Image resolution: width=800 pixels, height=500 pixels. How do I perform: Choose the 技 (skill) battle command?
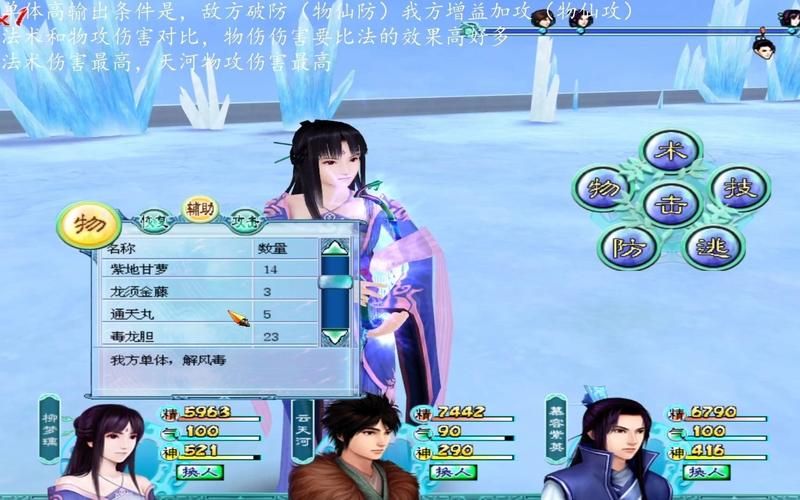pos(738,189)
